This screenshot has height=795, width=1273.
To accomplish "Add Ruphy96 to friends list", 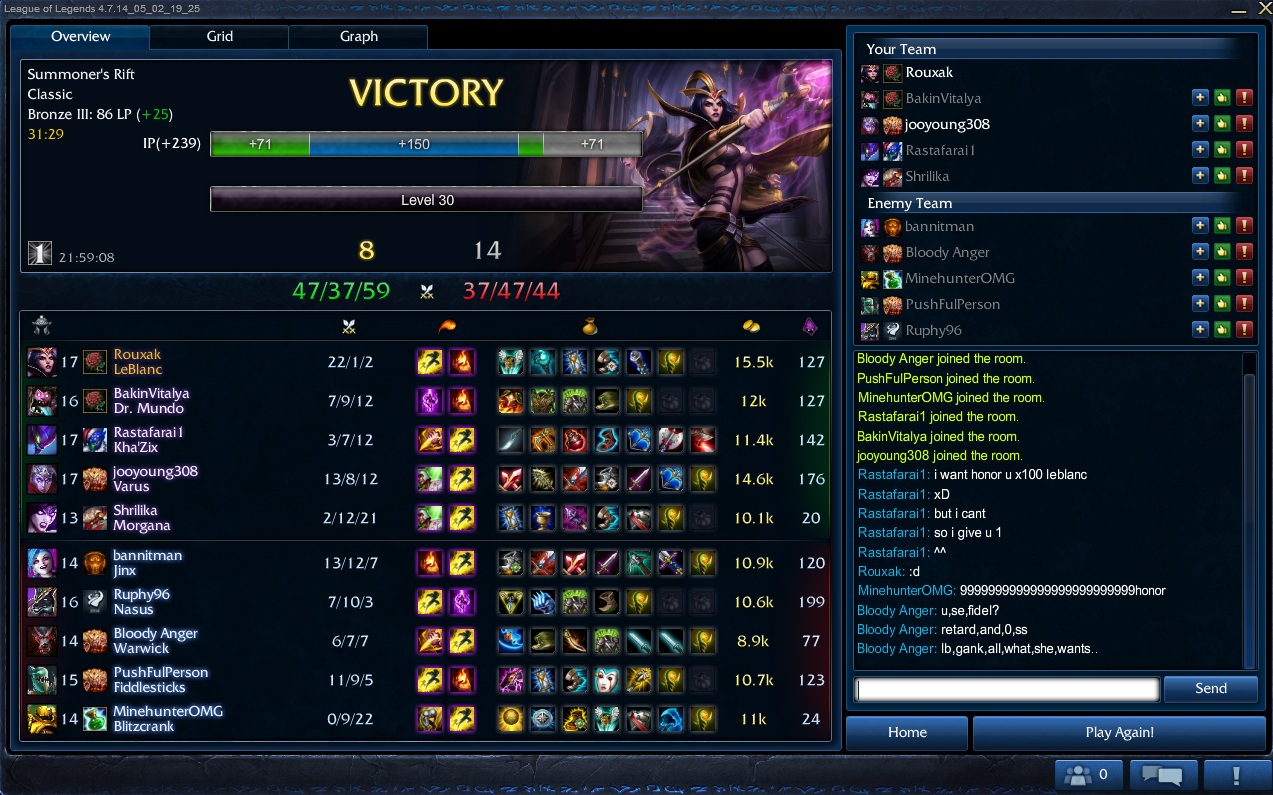I will 1201,330.
